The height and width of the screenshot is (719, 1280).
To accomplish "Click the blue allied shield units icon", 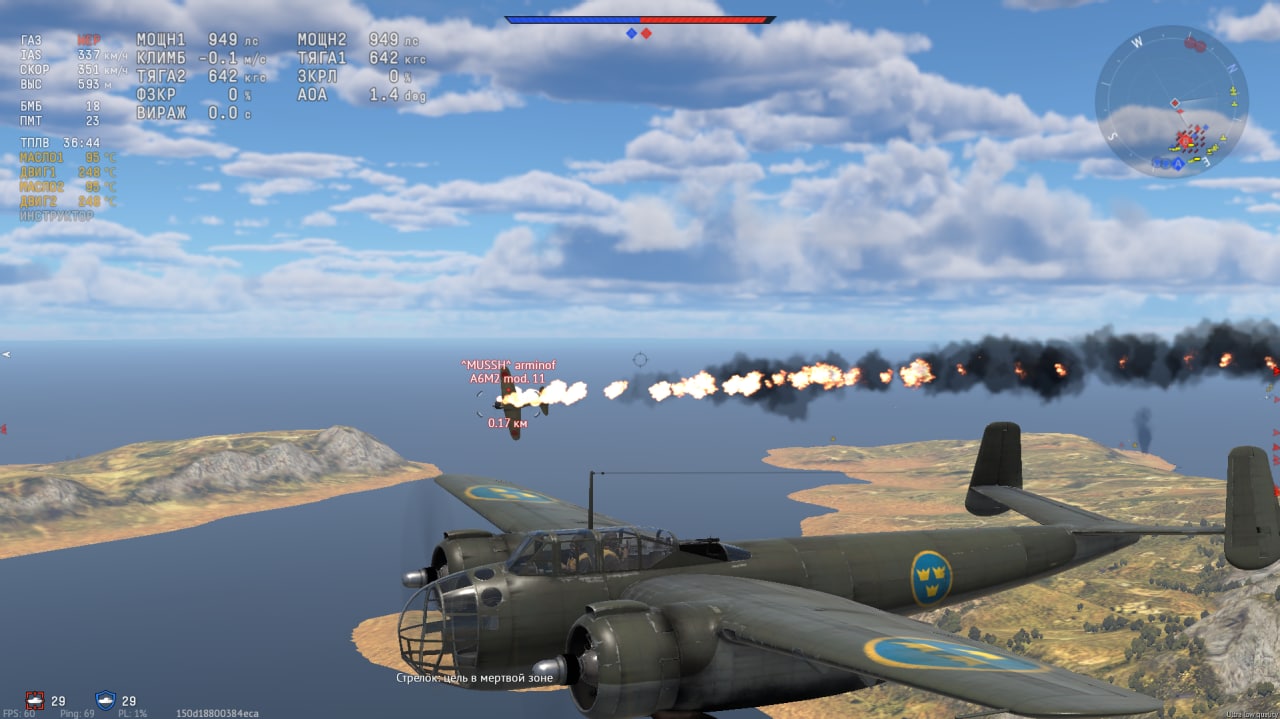I will [x=105, y=700].
